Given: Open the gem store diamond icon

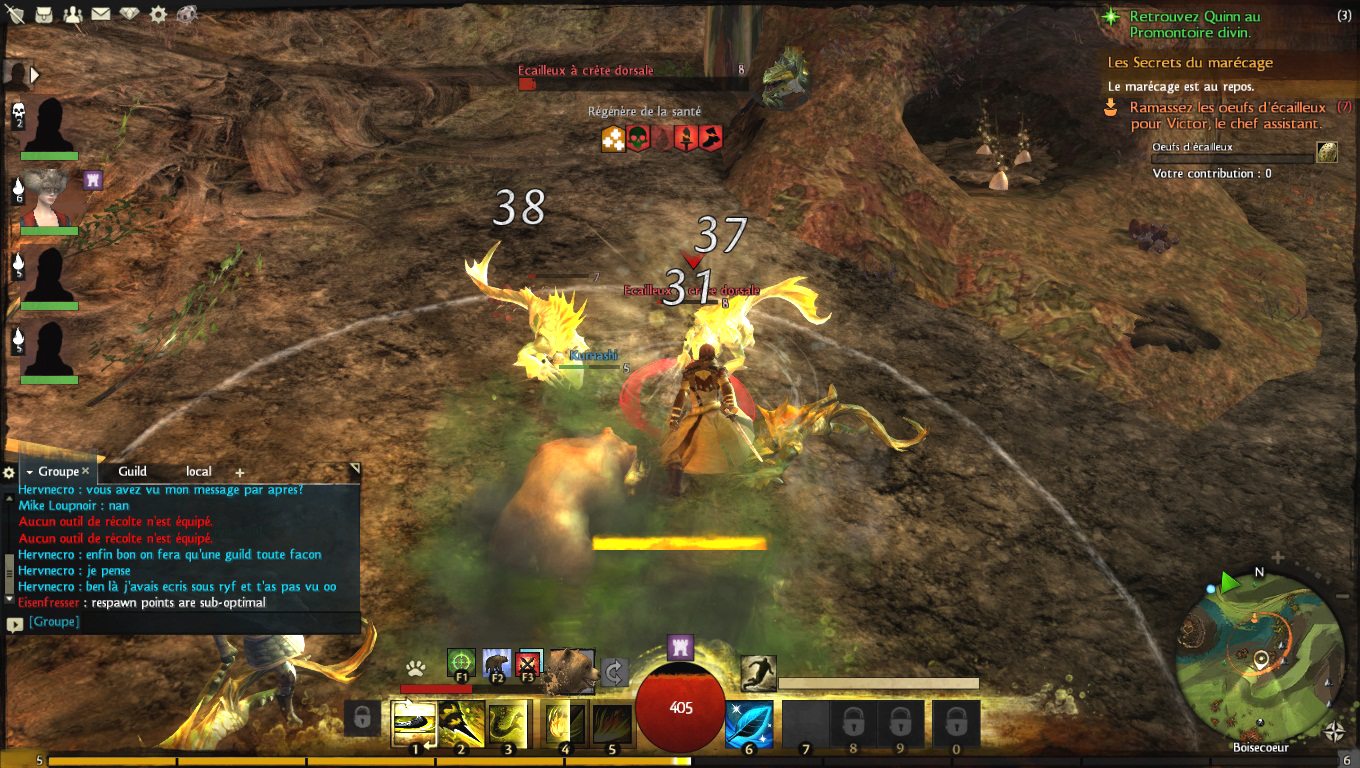Looking at the screenshot, I should (130, 15).
